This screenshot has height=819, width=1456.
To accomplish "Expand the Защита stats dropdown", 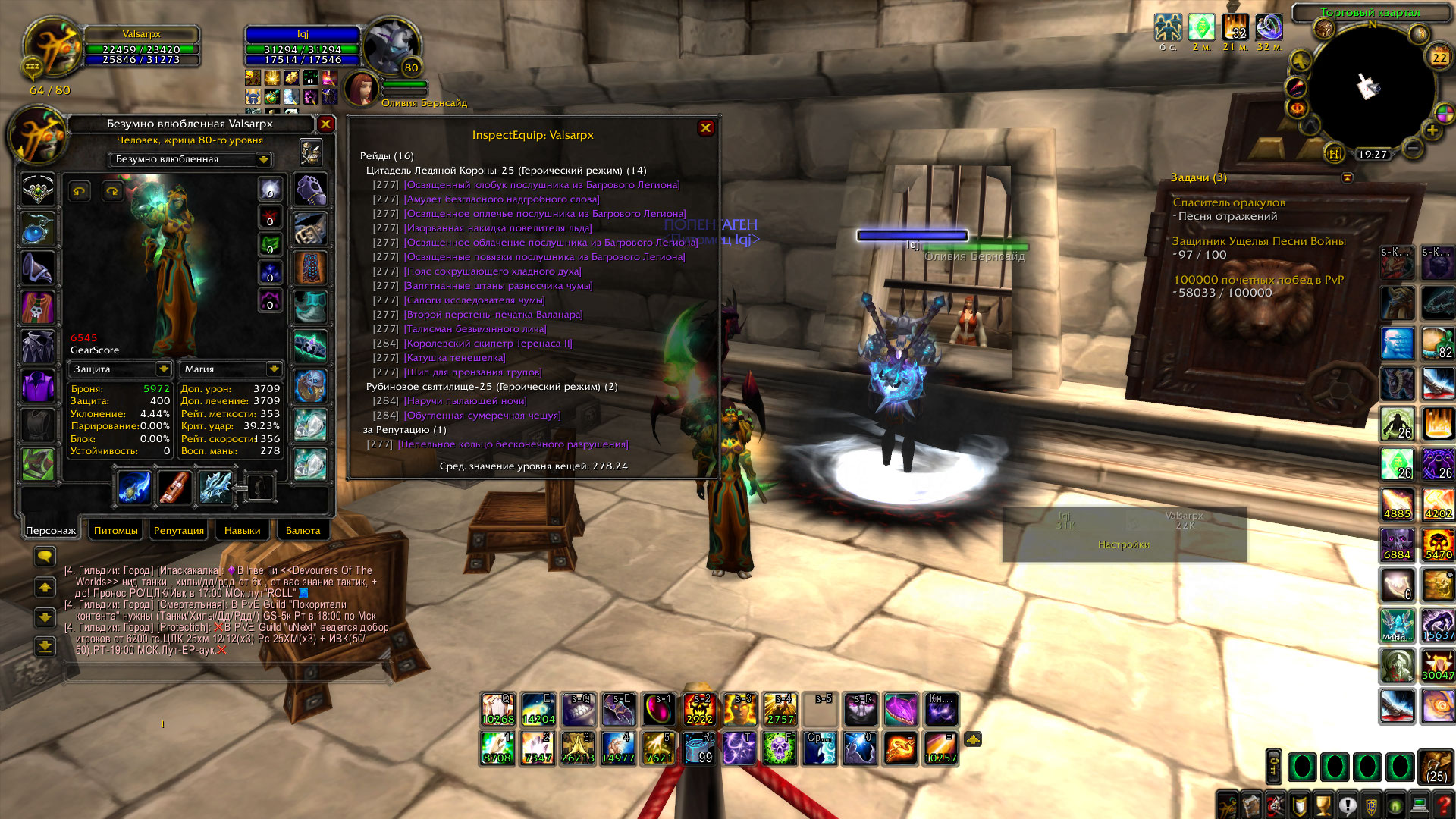I will click(163, 369).
